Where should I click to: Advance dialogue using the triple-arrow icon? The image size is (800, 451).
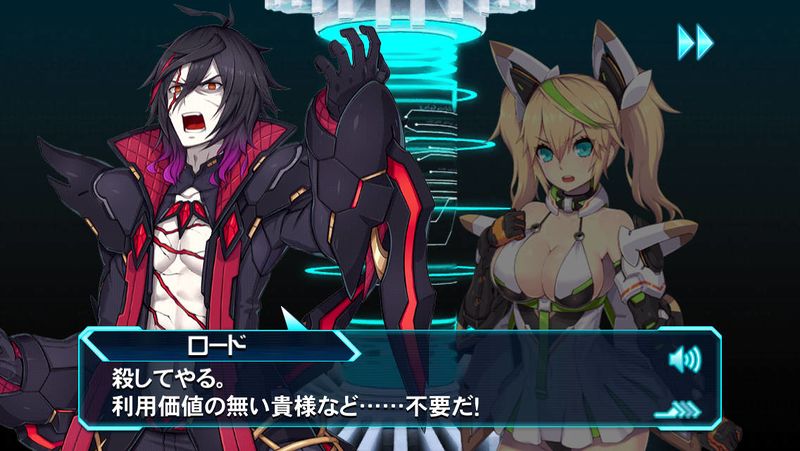pyautogui.click(x=680, y=407)
